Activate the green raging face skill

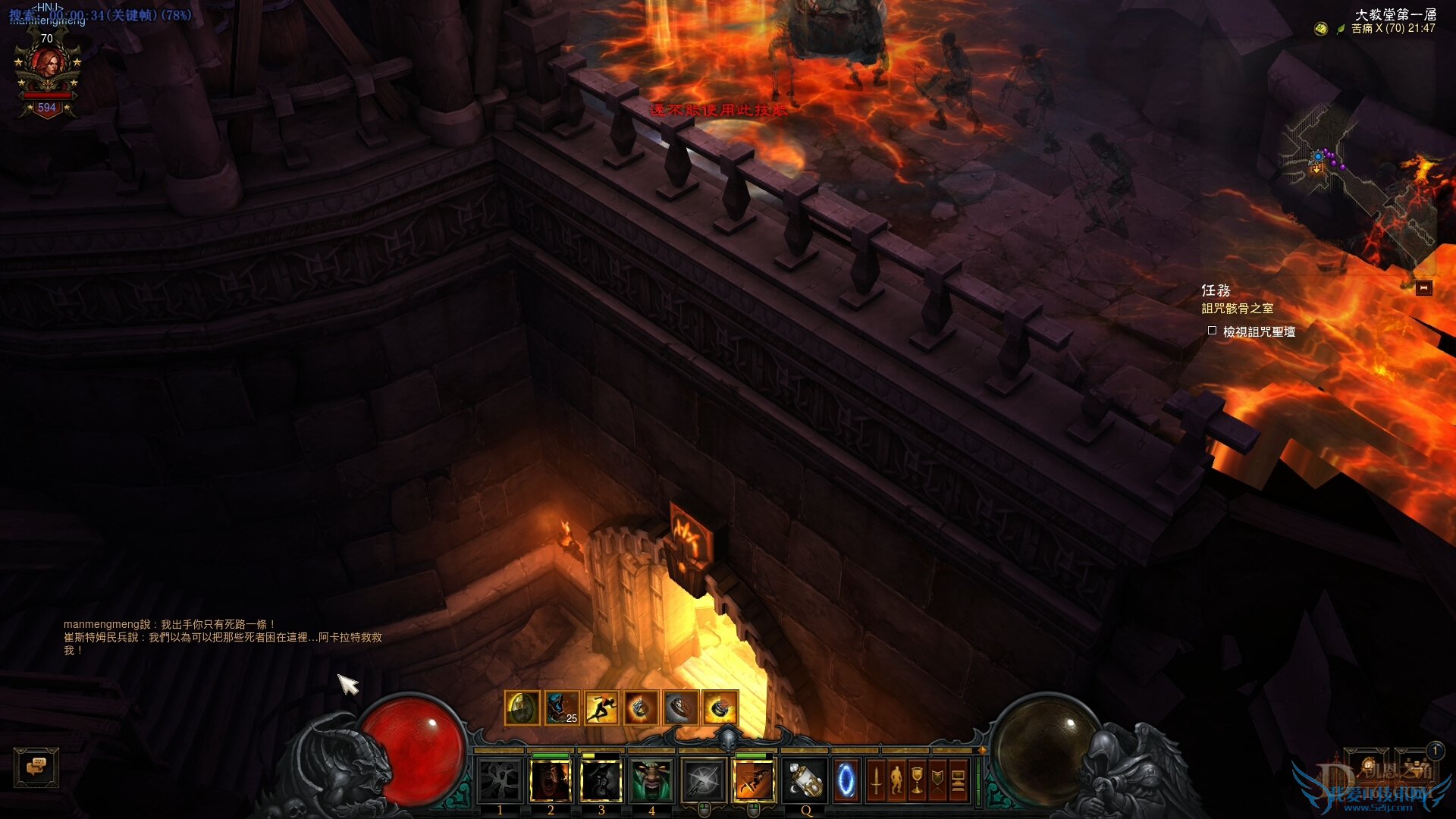651,781
